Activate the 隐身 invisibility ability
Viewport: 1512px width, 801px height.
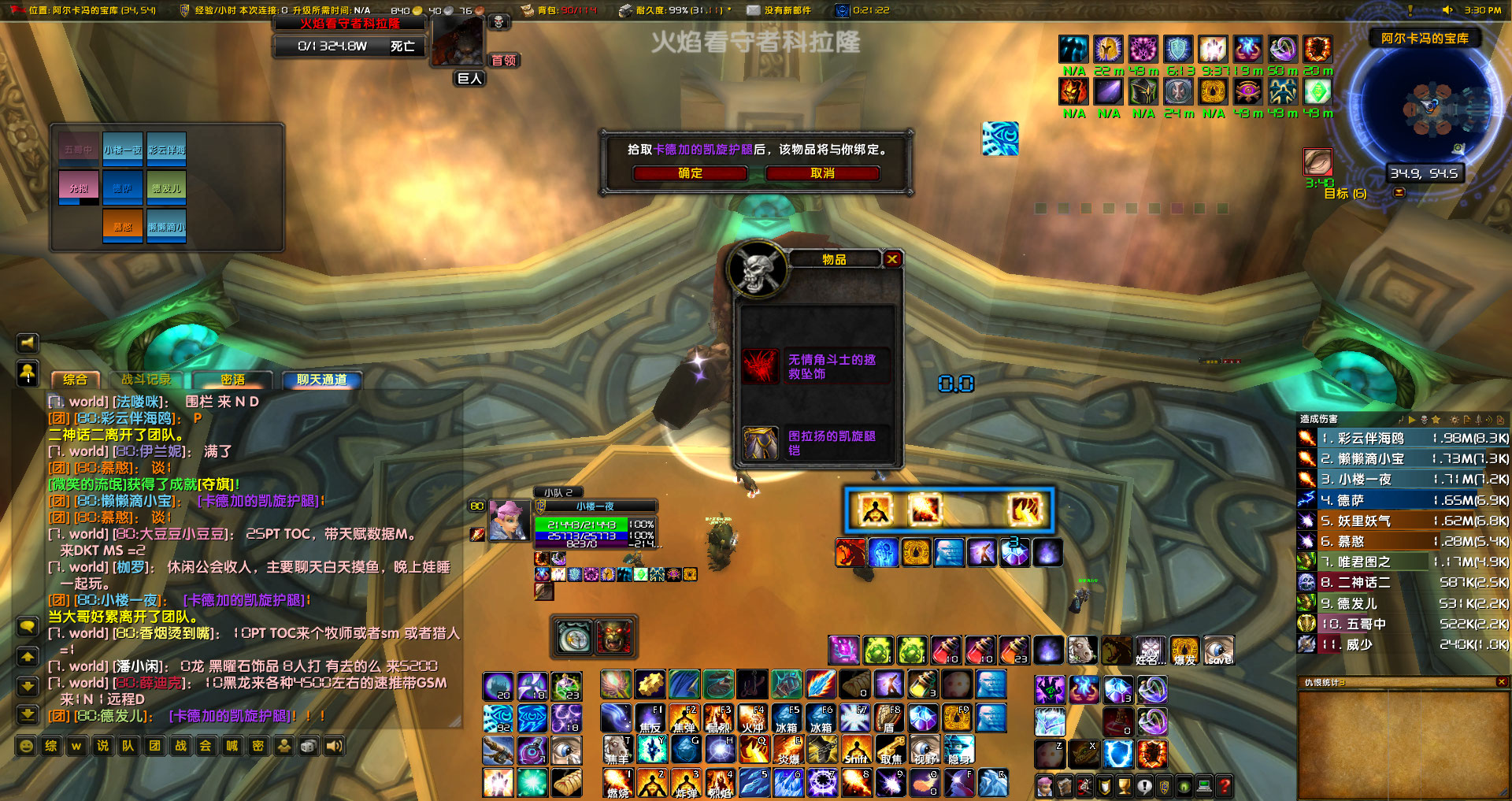click(958, 749)
